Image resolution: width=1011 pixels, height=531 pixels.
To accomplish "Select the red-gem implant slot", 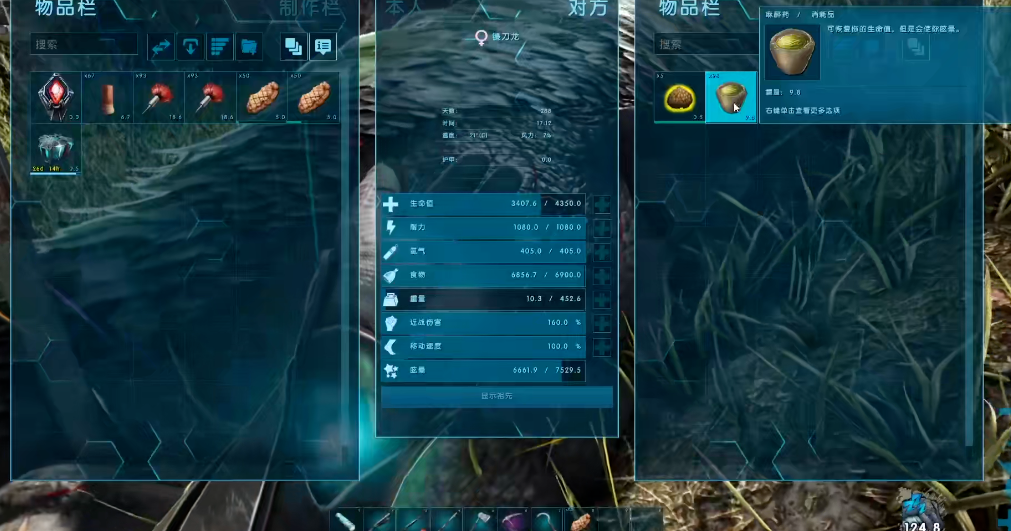I will tap(56, 97).
